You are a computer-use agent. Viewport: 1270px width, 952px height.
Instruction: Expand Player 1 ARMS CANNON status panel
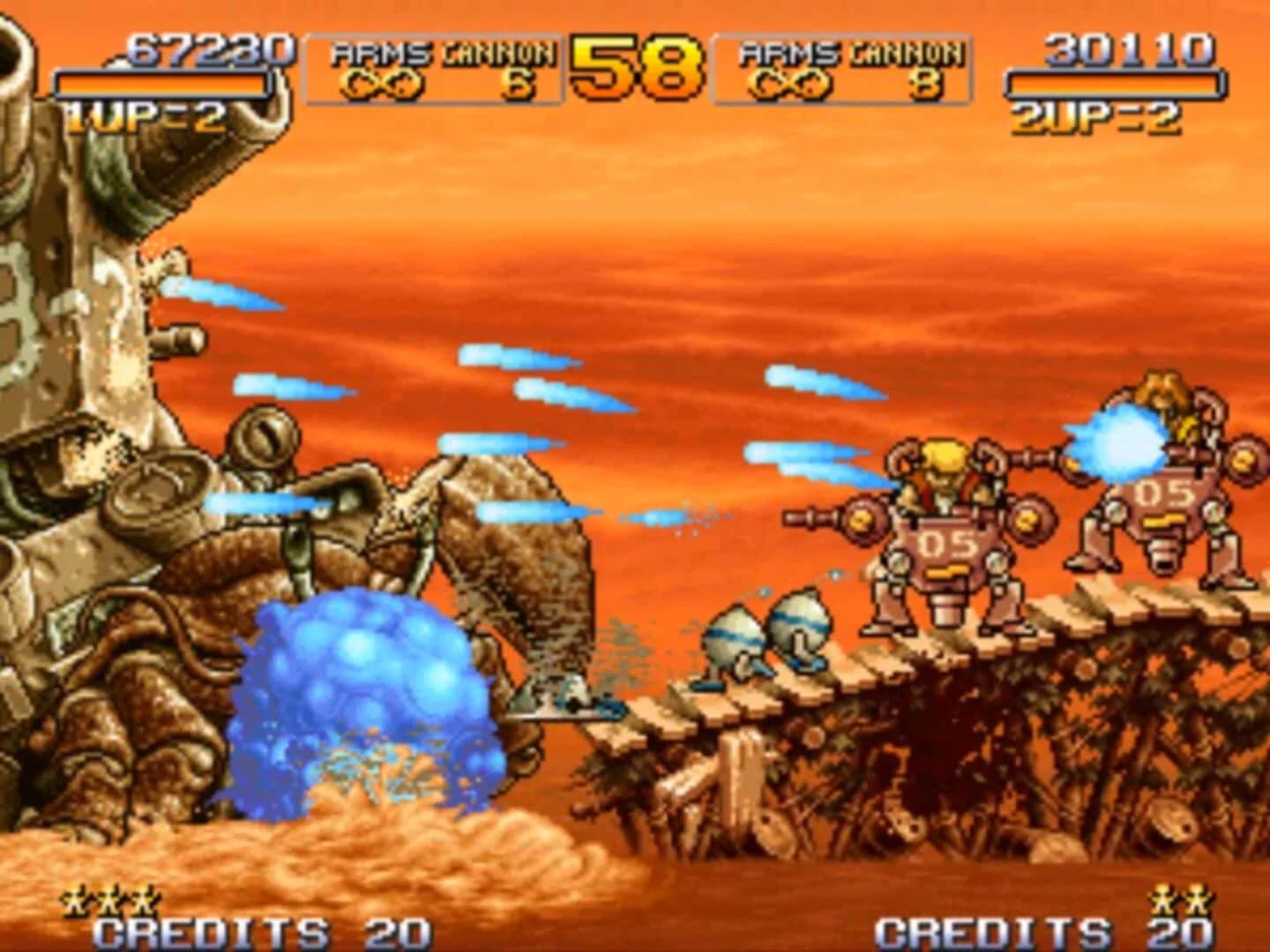coord(432,66)
